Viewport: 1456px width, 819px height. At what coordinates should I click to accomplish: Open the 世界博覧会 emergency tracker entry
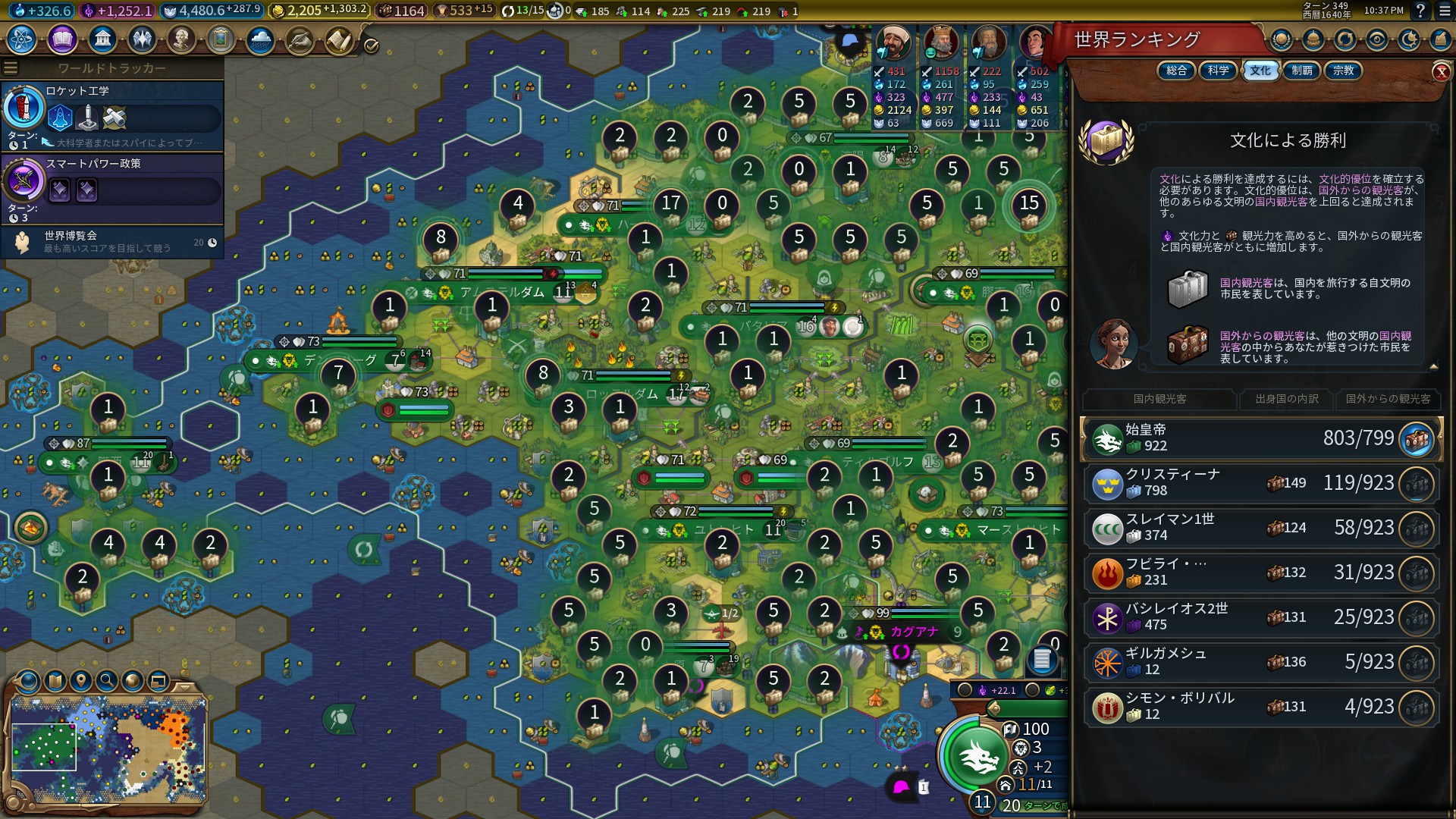coord(112,242)
